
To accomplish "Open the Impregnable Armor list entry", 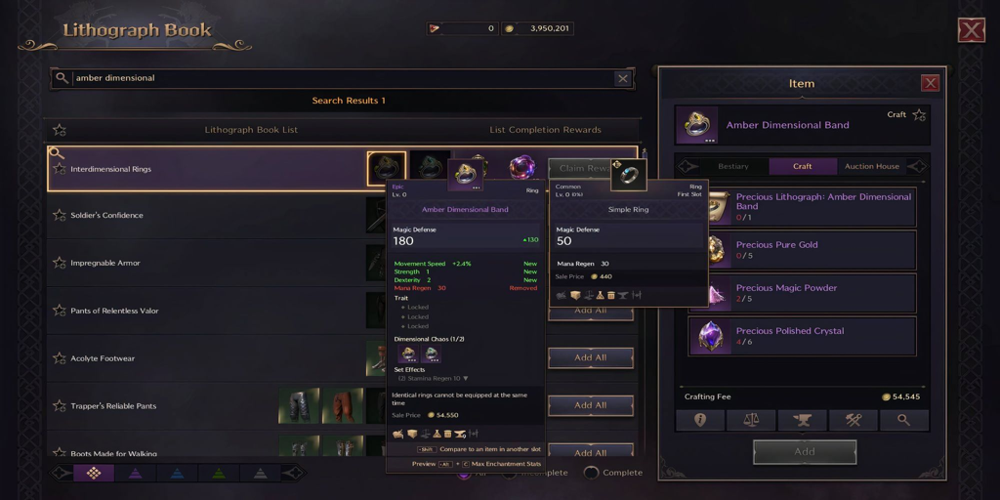I will pos(105,263).
